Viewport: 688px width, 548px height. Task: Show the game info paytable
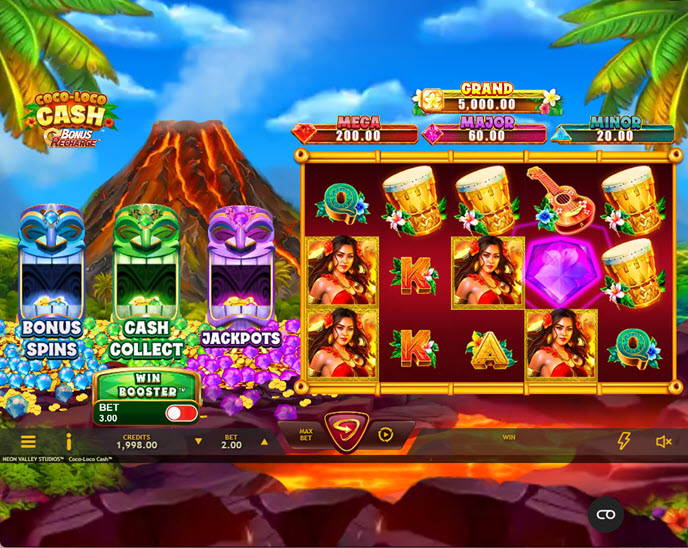coord(68,441)
